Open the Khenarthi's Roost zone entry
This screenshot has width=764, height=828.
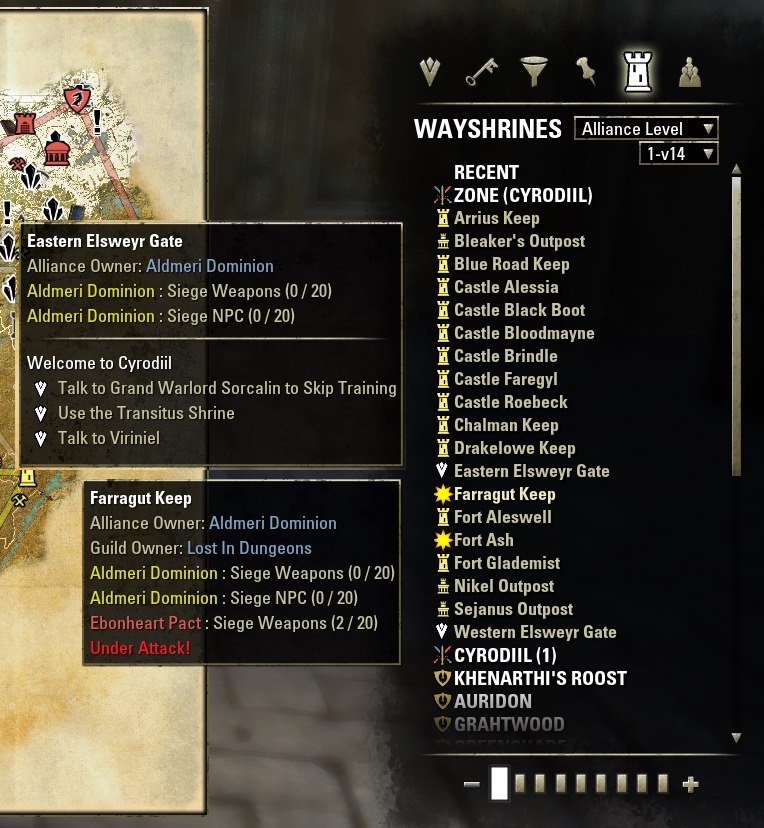(x=540, y=678)
